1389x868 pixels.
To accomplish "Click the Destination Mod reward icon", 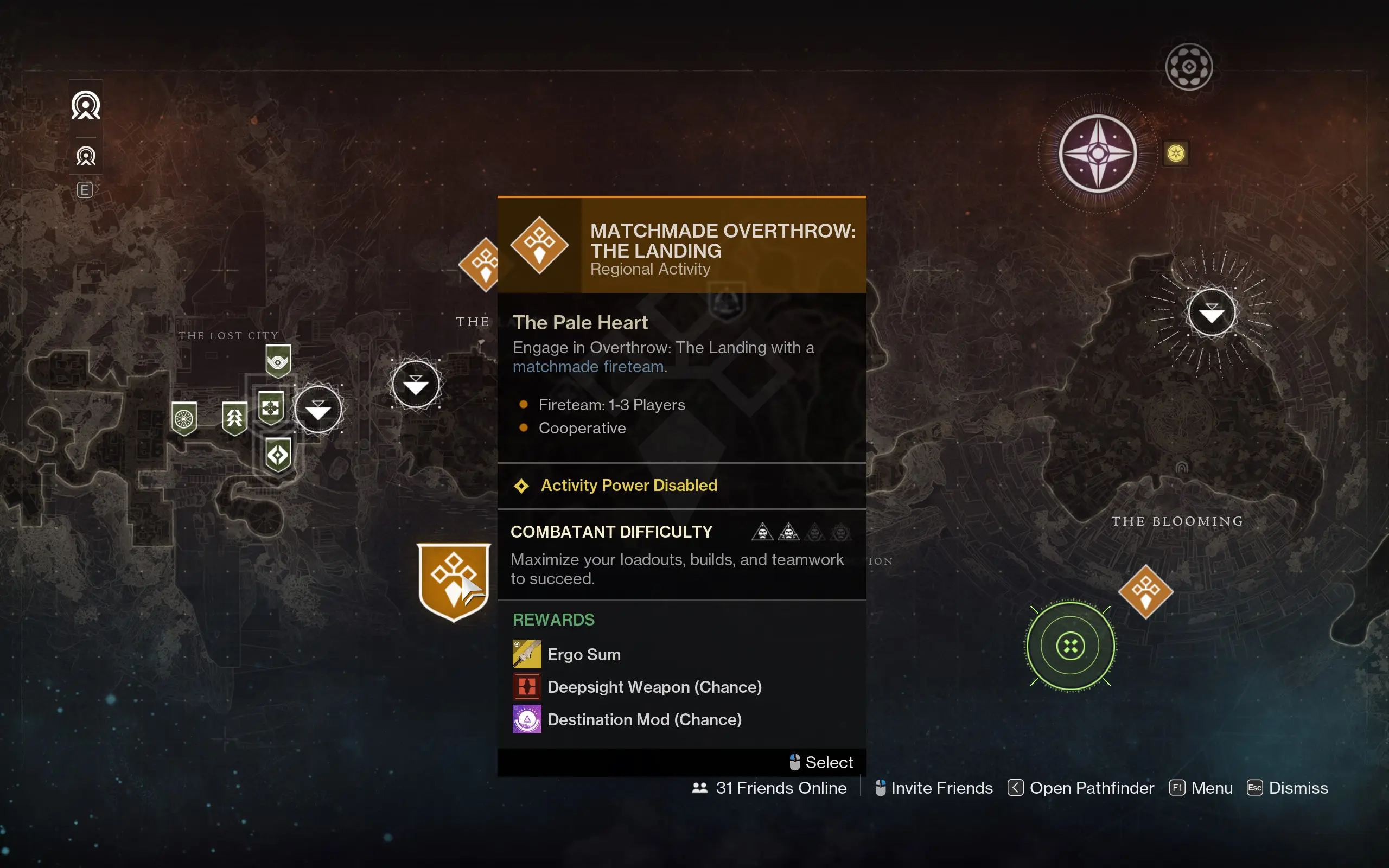I will 526,719.
